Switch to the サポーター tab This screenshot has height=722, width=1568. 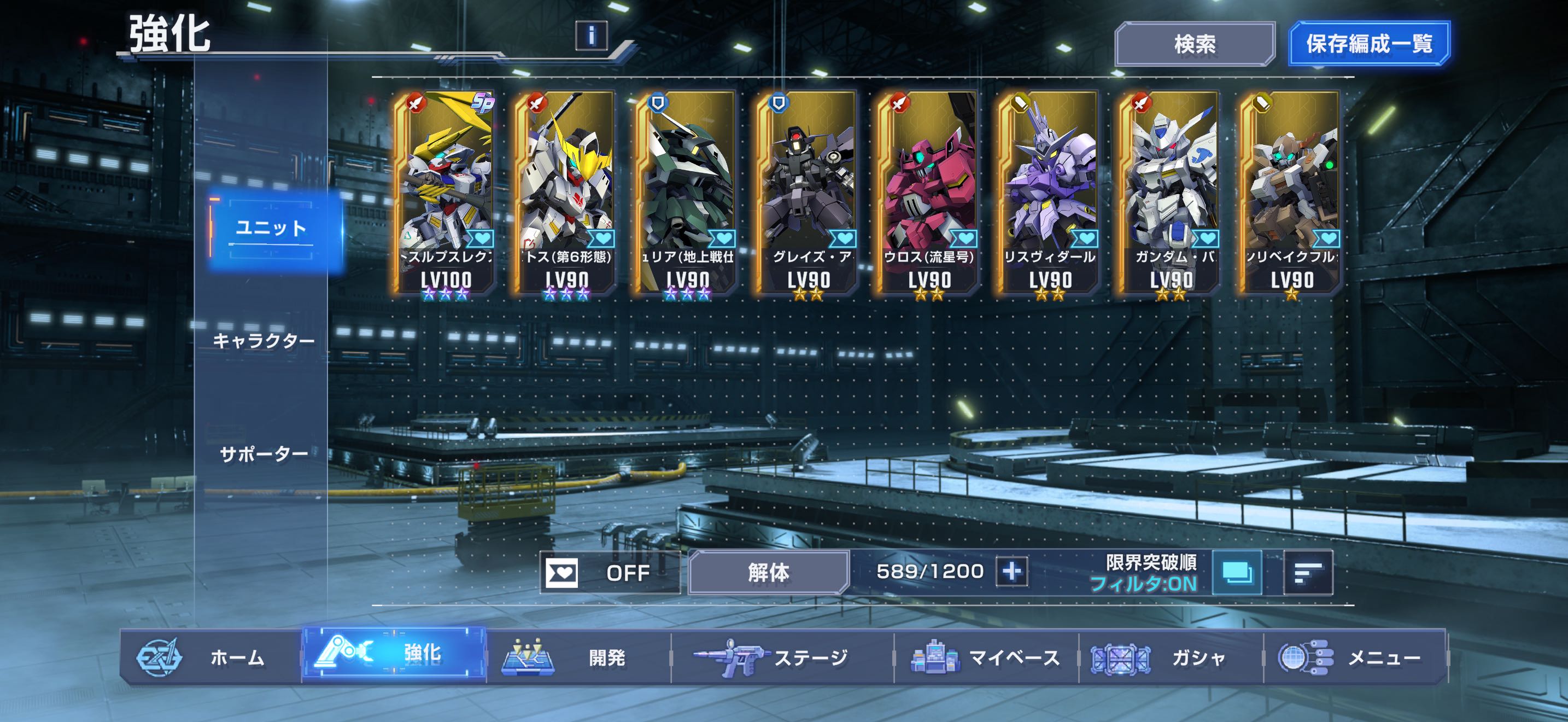pyautogui.click(x=264, y=454)
